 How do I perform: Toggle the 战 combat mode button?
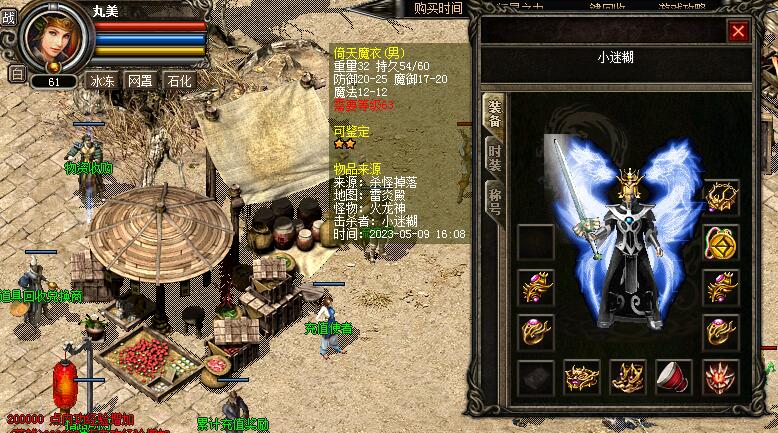[11, 18]
